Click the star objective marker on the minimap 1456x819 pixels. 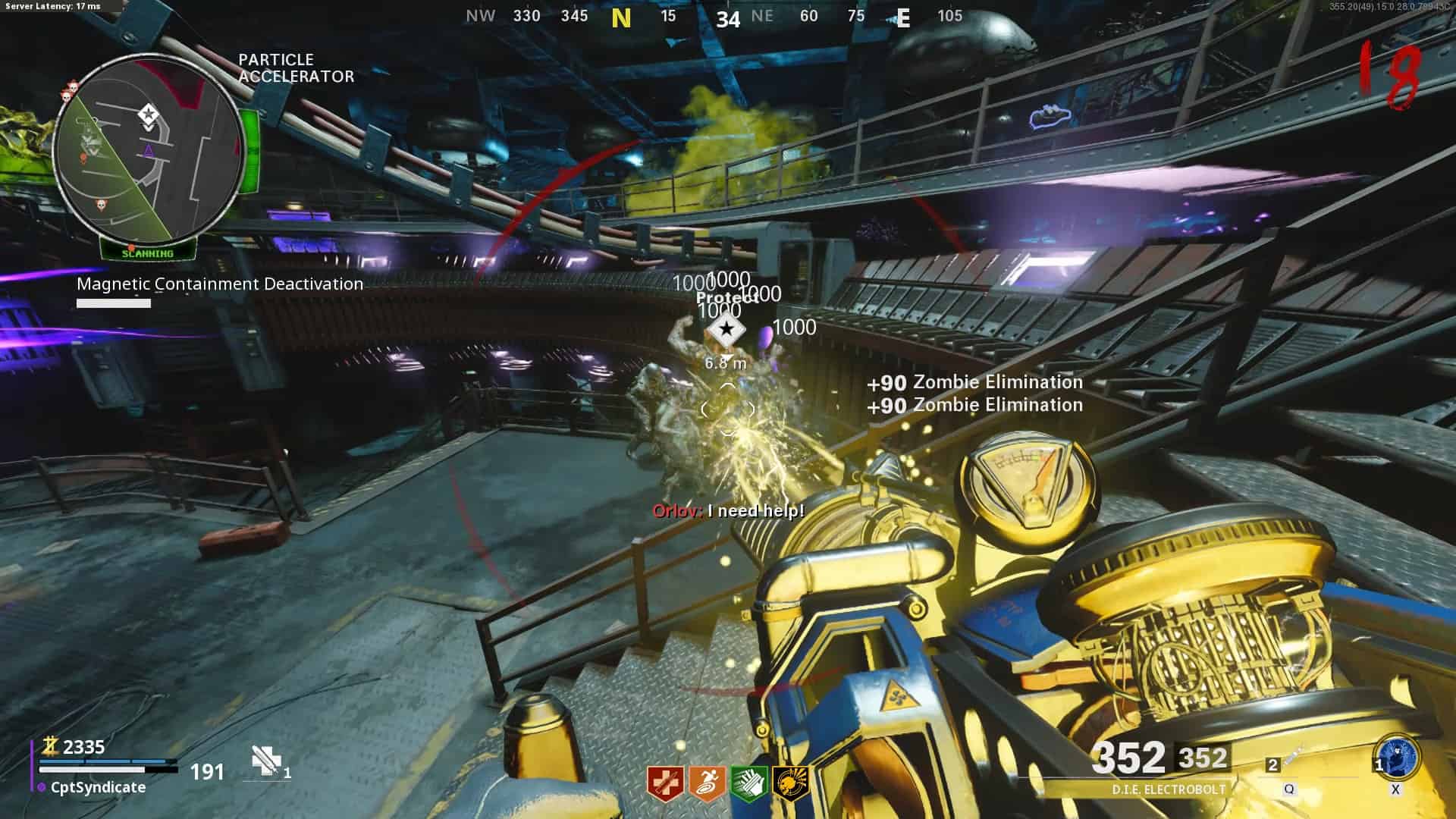[x=148, y=115]
